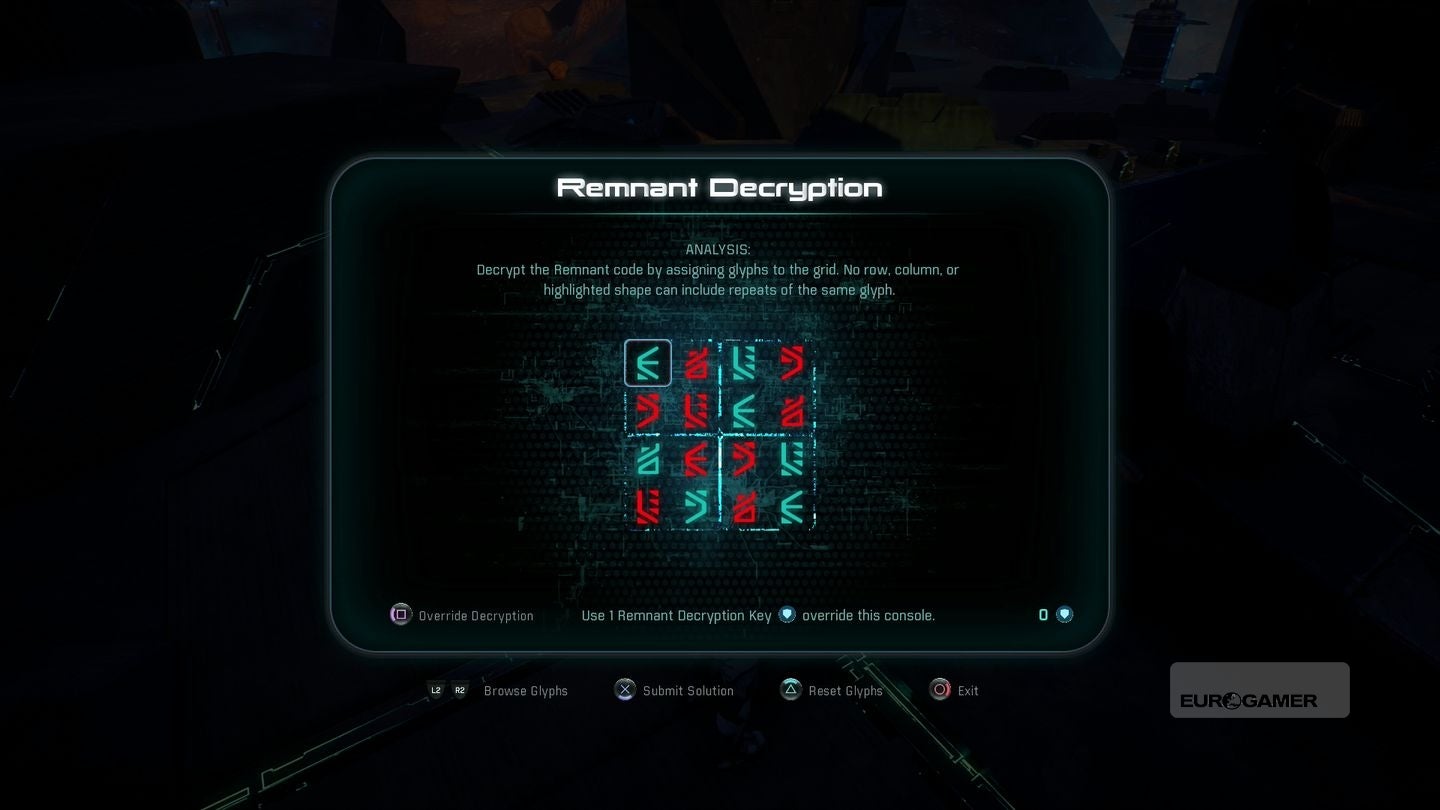Tap the triangle Reset Glyphs icon
Viewport: 1440px width, 810px height.
(x=790, y=690)
